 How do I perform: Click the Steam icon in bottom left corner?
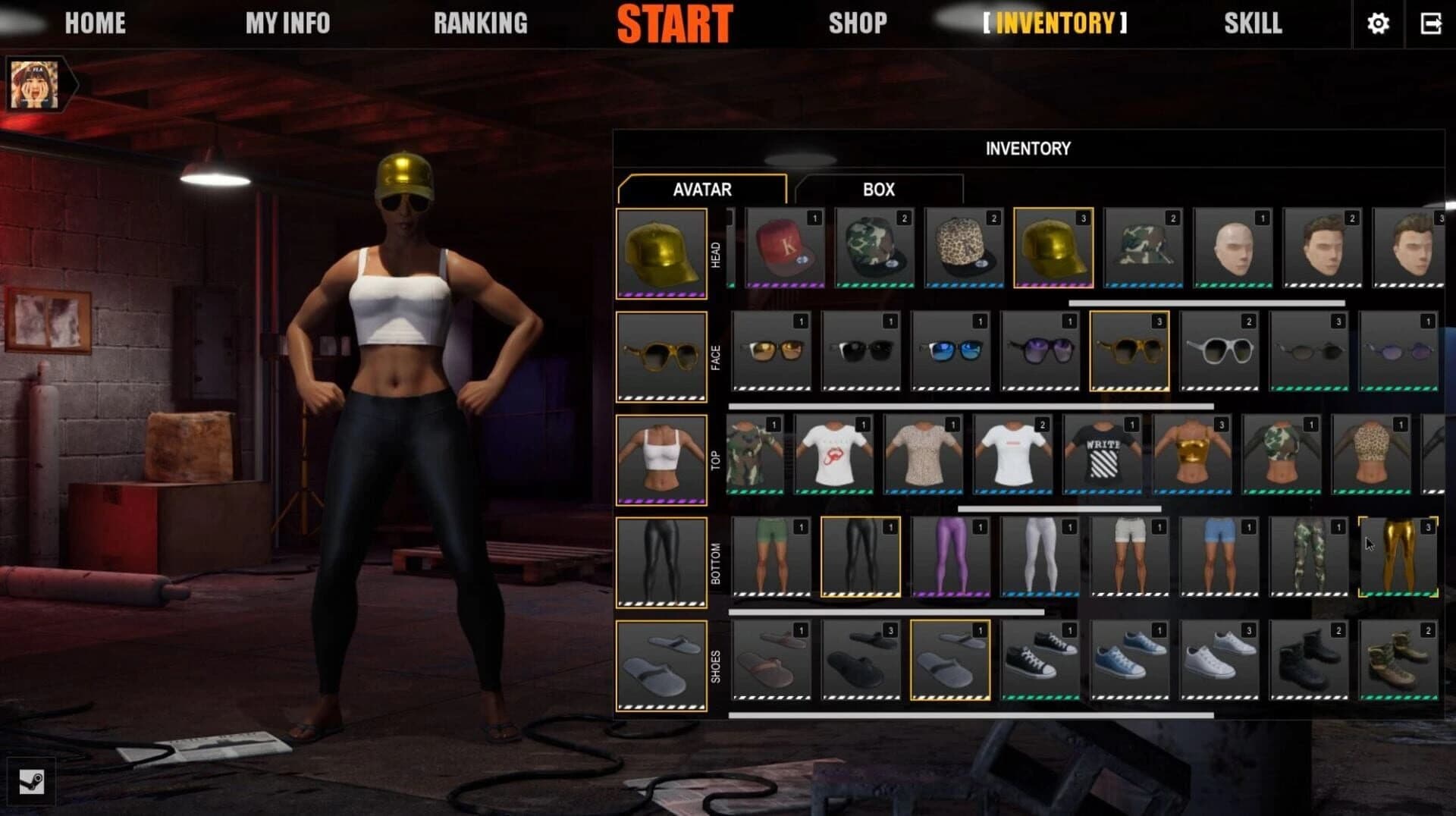coord(32,783)
